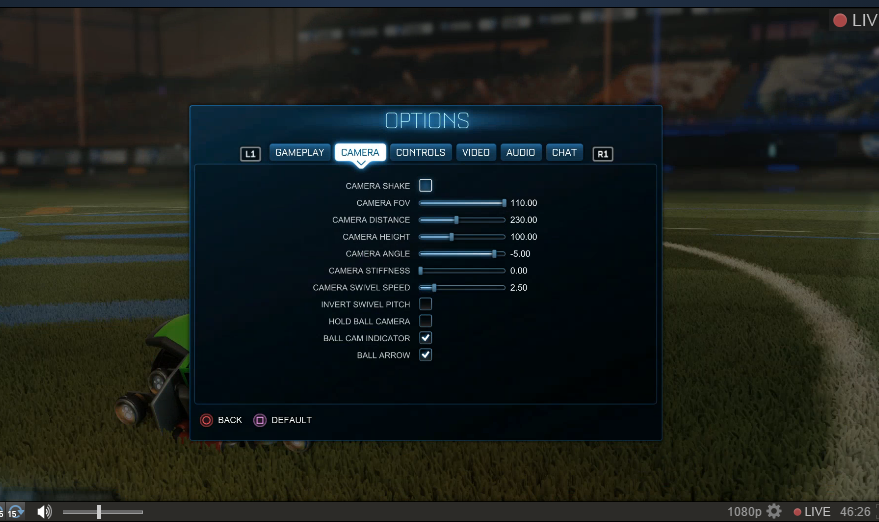The height and width of the screenshot is (522, 879).
Task: Change the Camera Stiffness slider
Action: (462, 271)
